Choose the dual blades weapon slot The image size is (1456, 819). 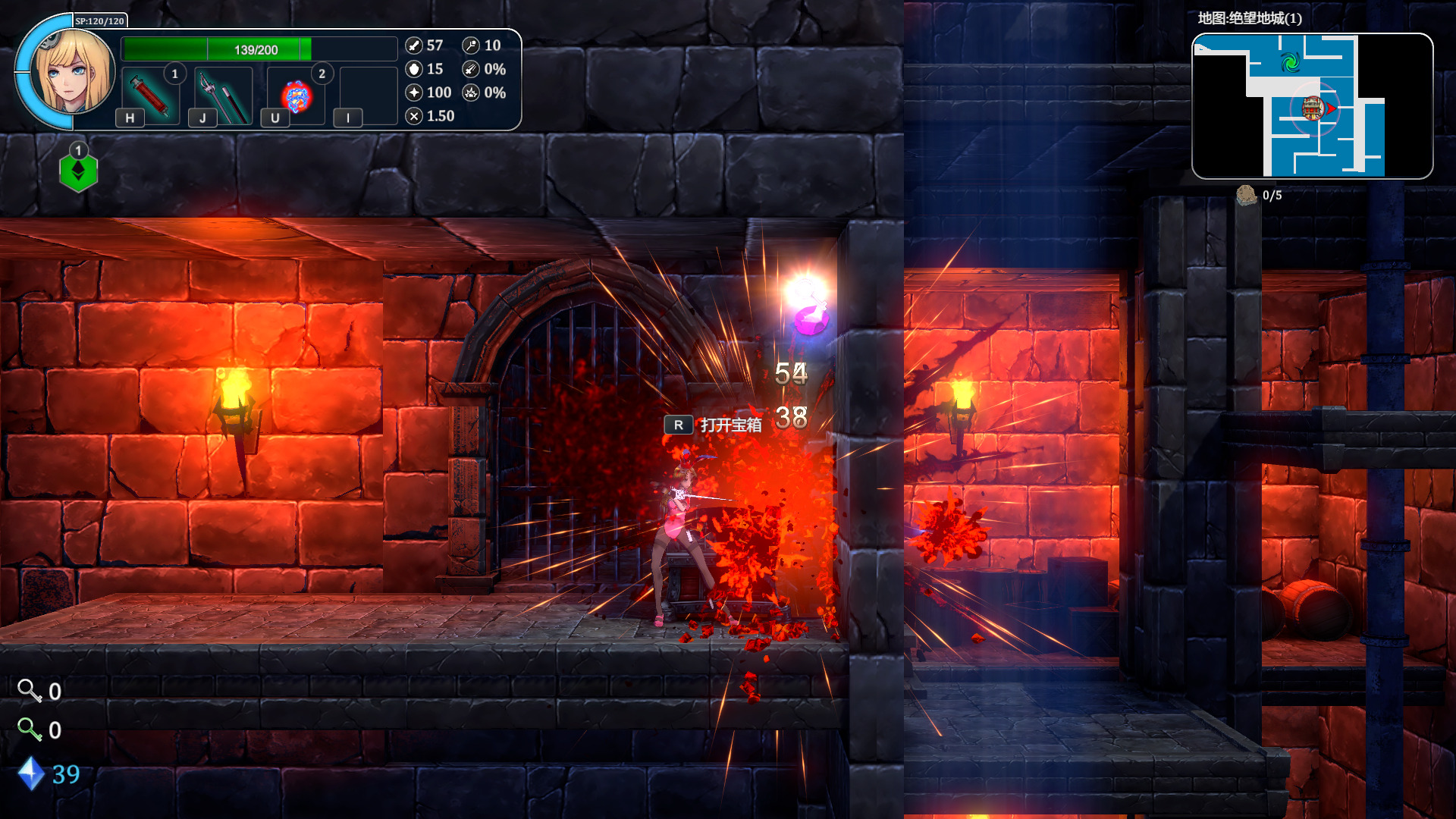pos(223,96)
